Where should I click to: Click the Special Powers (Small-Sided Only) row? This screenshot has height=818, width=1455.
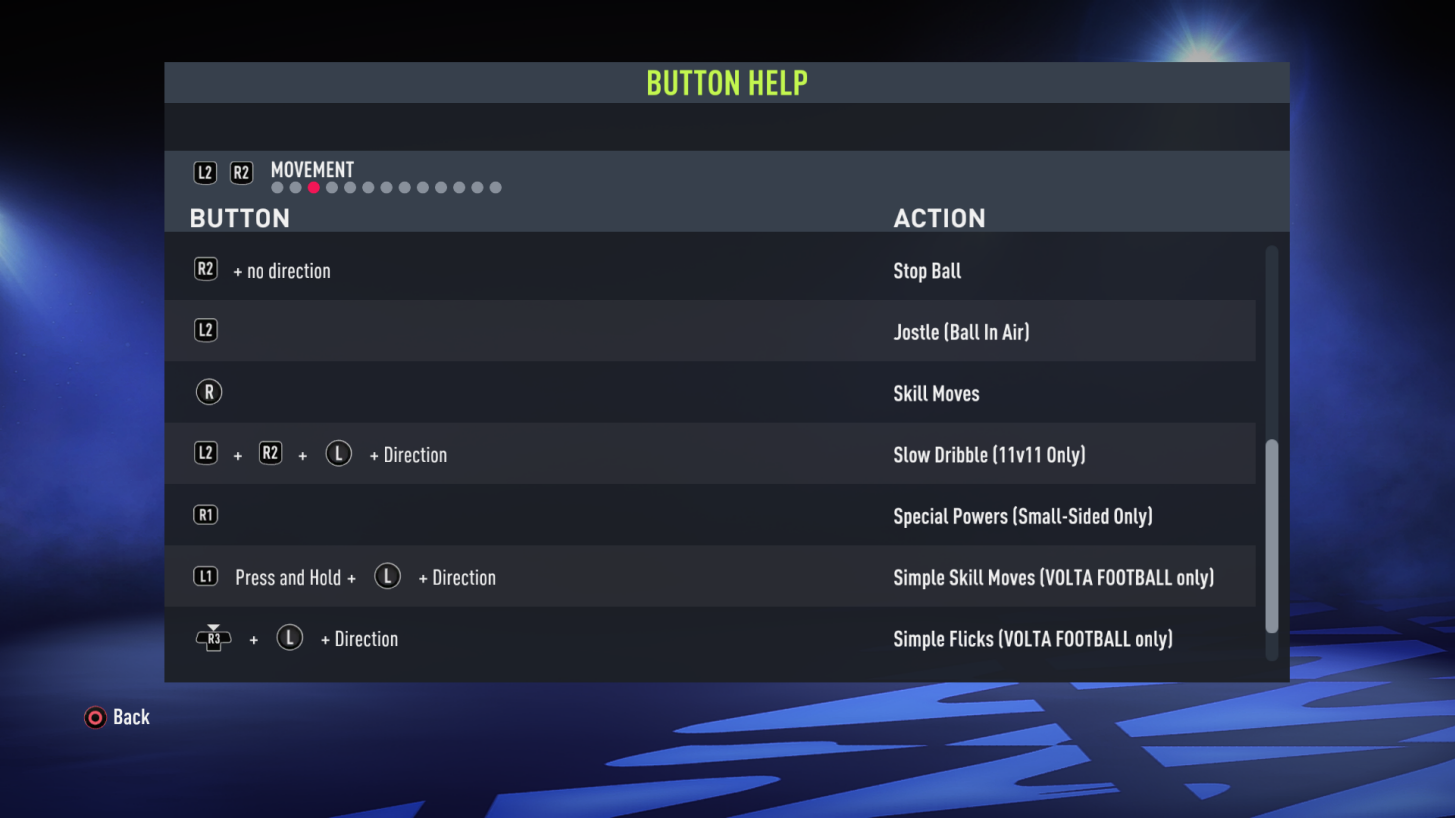[1023, 516]
